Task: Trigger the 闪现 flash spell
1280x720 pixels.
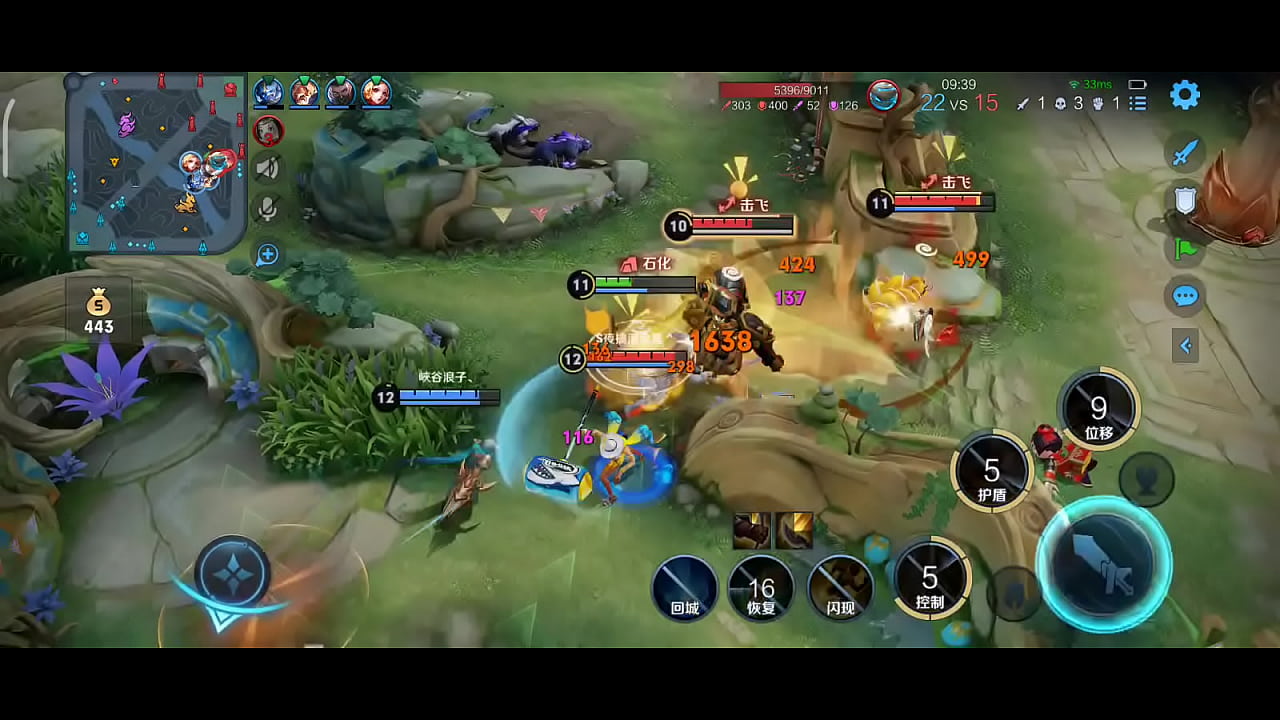Action: (x=840, y=588)
